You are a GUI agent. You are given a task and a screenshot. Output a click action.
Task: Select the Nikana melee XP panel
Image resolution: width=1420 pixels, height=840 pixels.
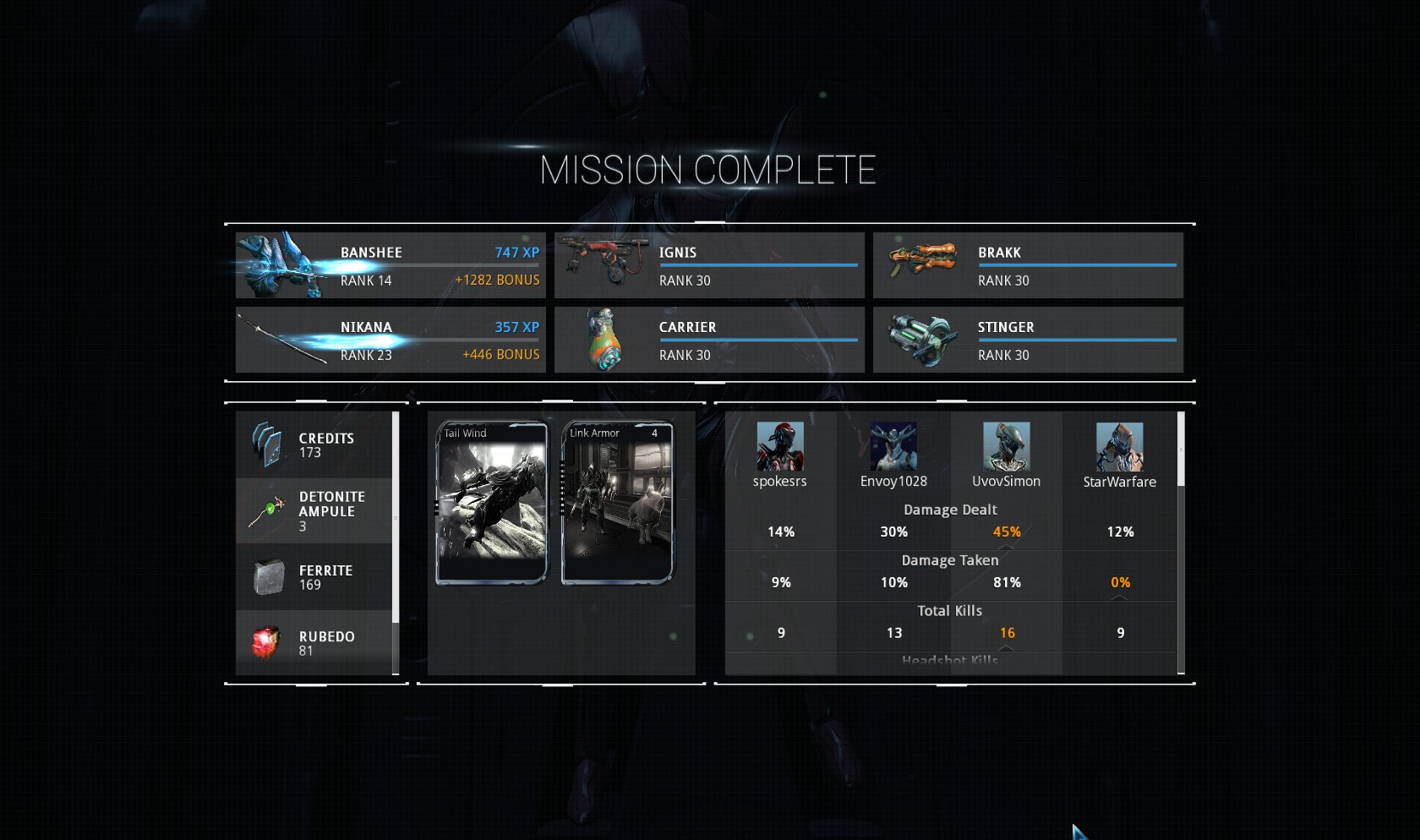tap(390, 340)
